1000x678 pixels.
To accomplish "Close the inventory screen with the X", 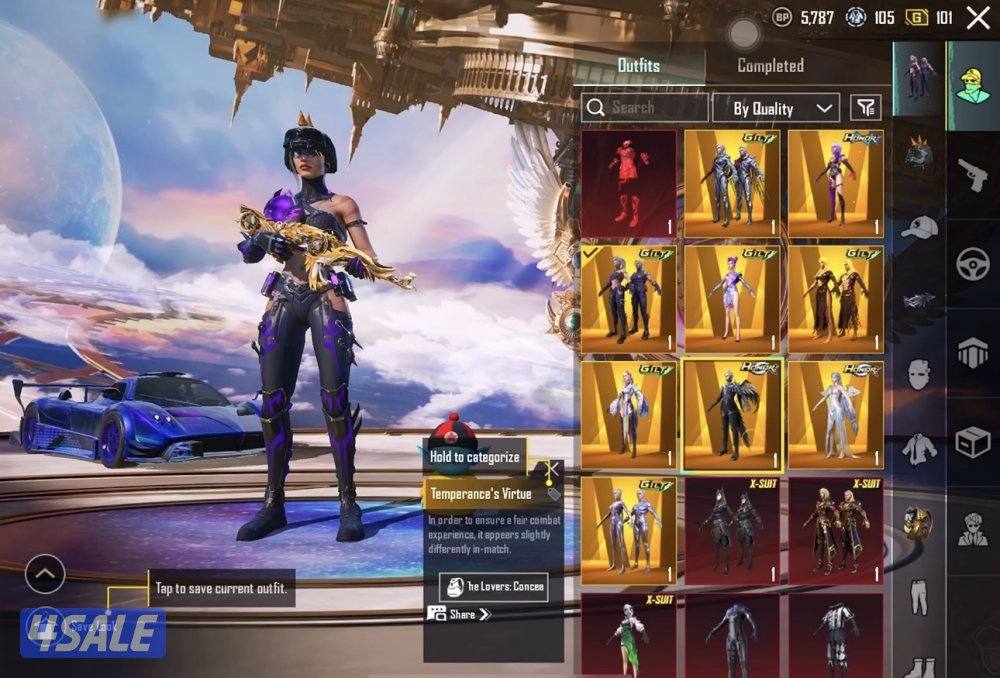I will (977, 17).
